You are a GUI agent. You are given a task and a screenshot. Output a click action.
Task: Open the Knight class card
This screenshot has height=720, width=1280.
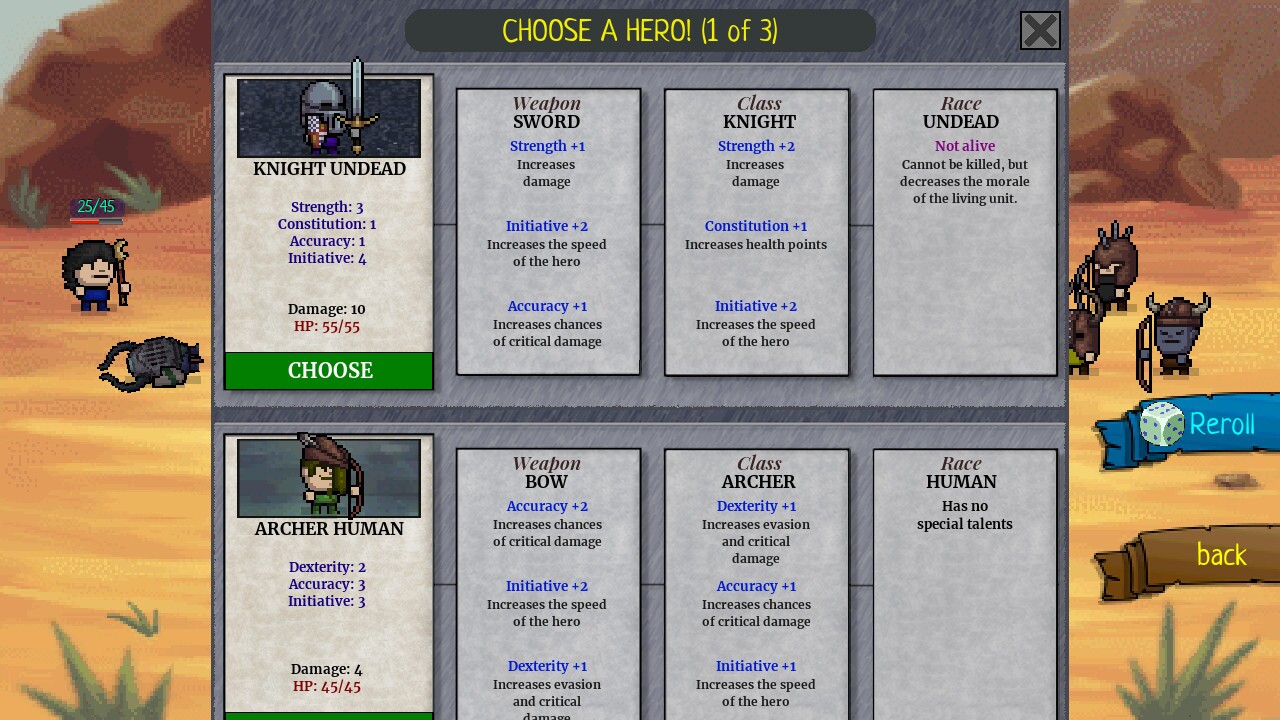click(x=756, y=230)
